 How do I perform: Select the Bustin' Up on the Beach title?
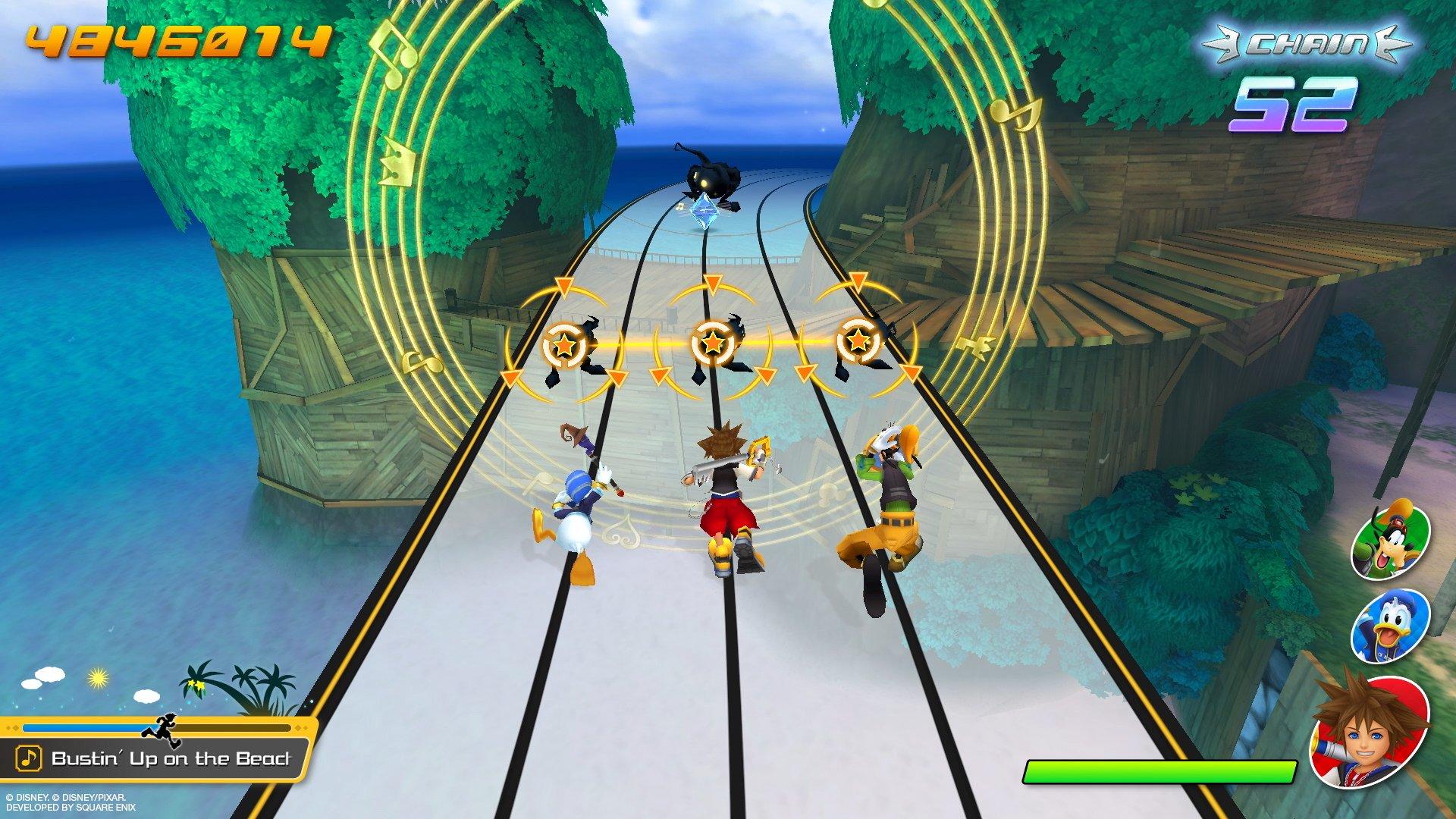[171, 758]
